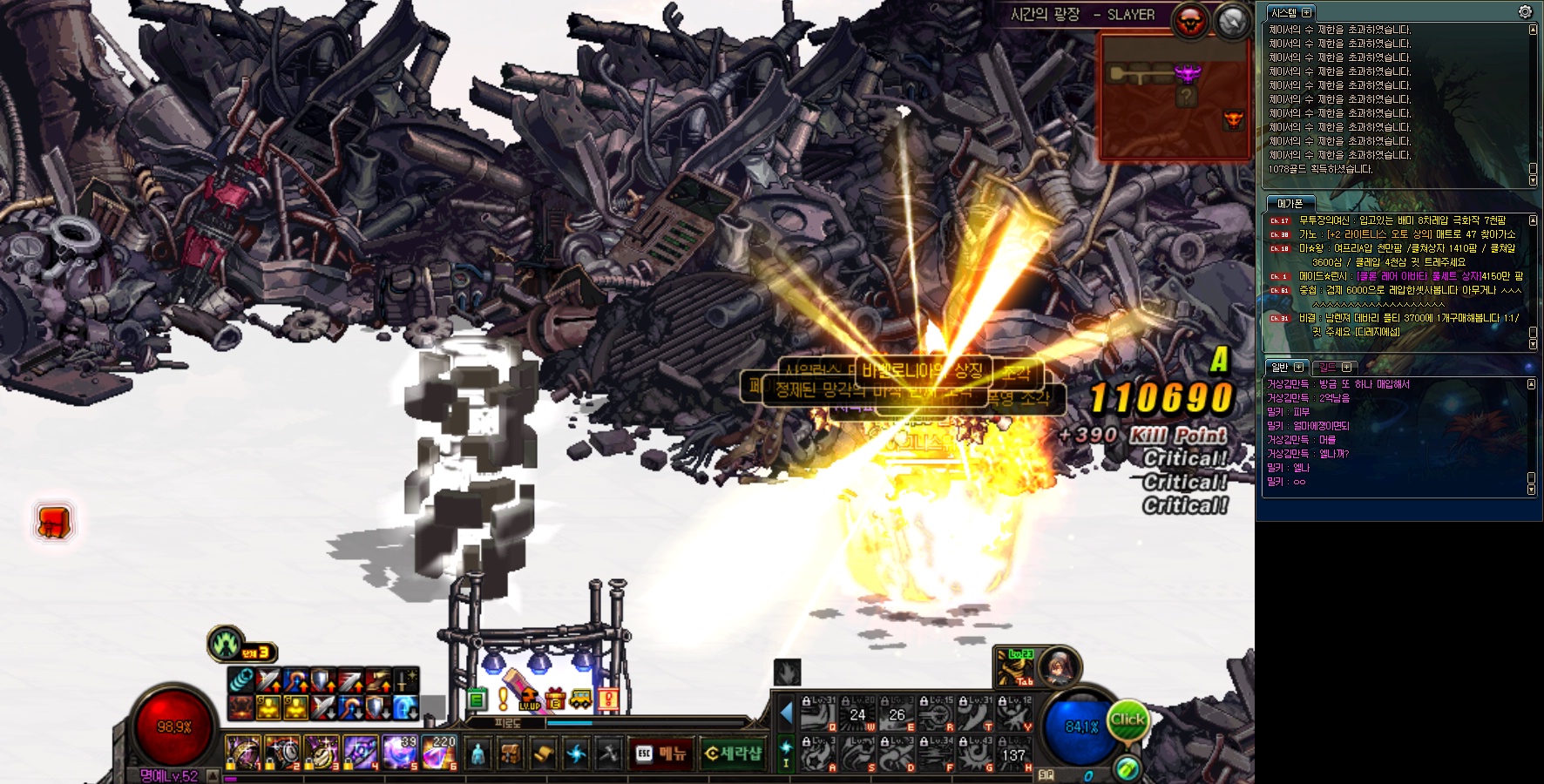
Task: Open the chat panel gear settings
Action: tap(1525, 11)
